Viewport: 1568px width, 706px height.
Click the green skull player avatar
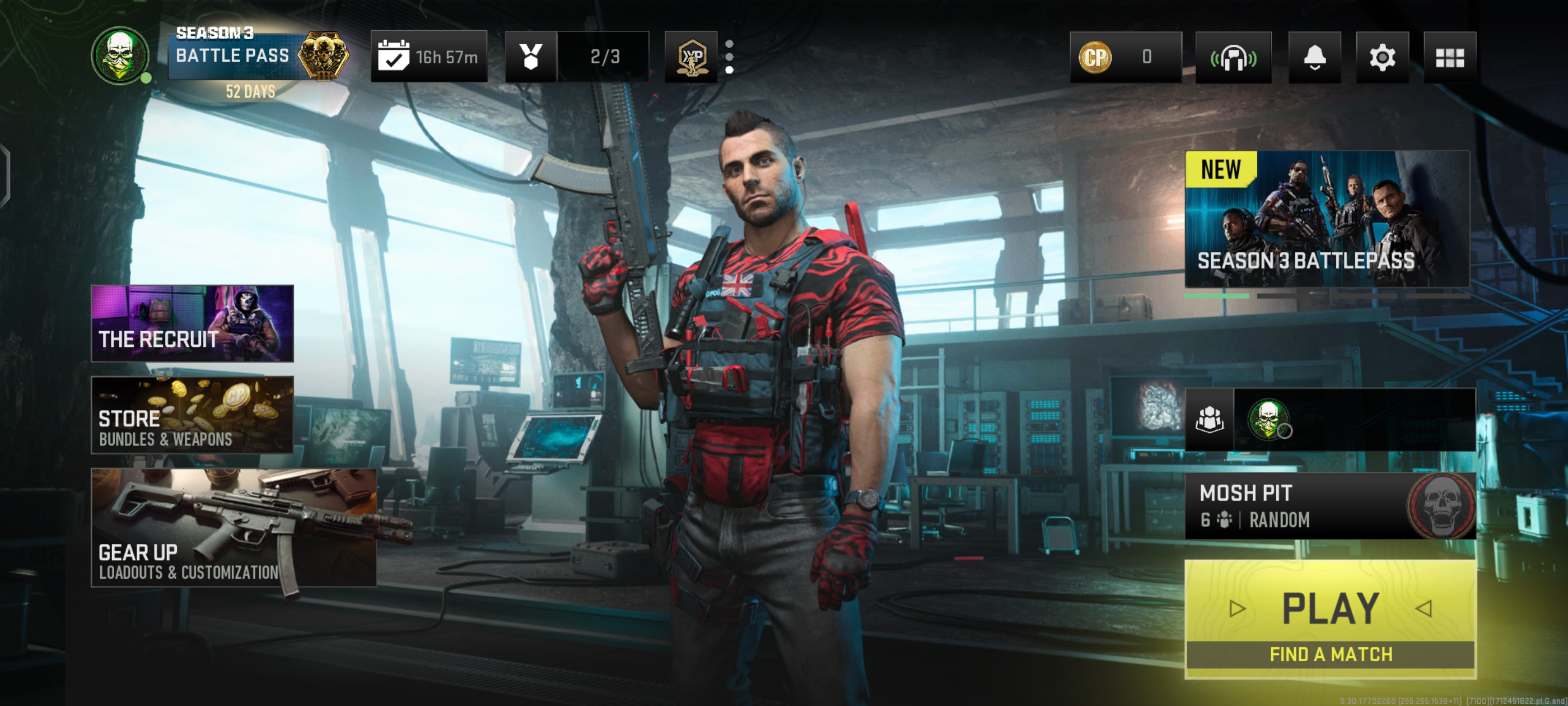coord(120,55)
